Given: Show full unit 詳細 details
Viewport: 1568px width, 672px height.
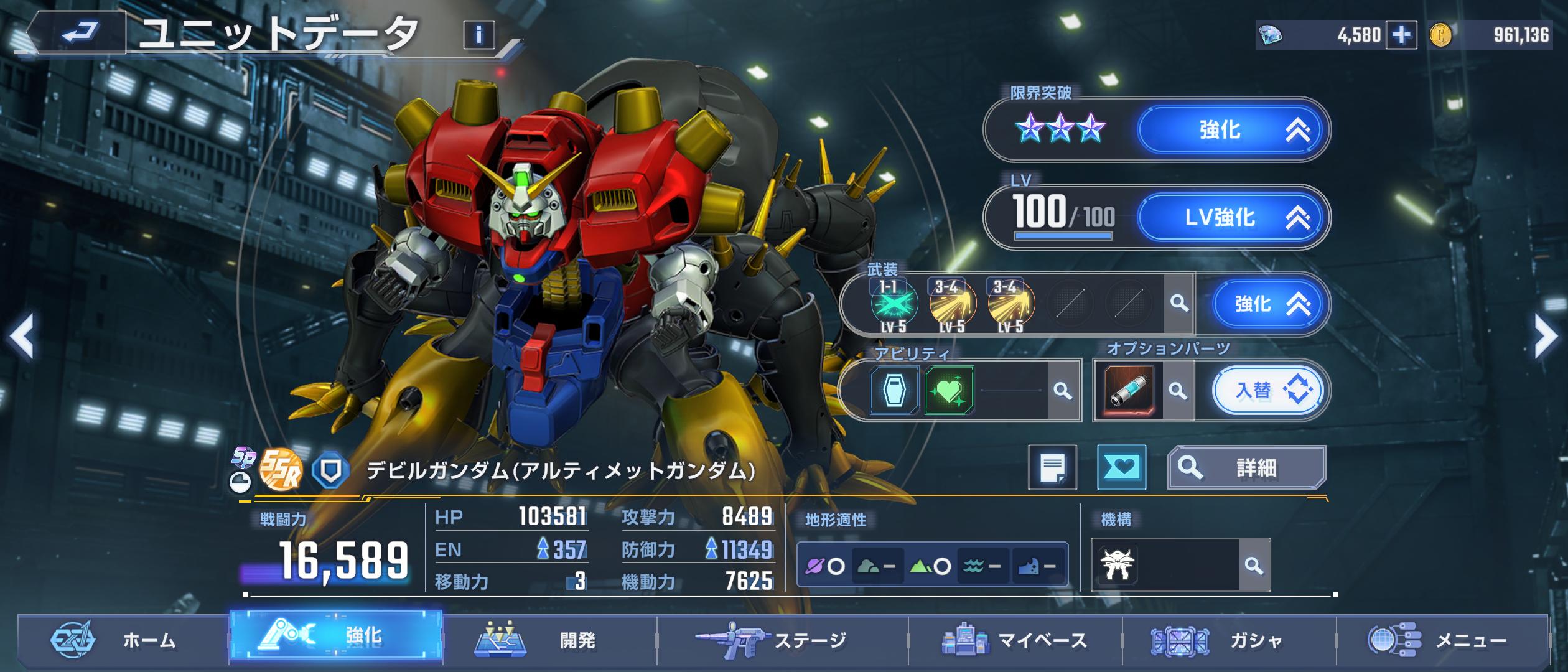Looking at the screenshot, I should pos(1246,467).
